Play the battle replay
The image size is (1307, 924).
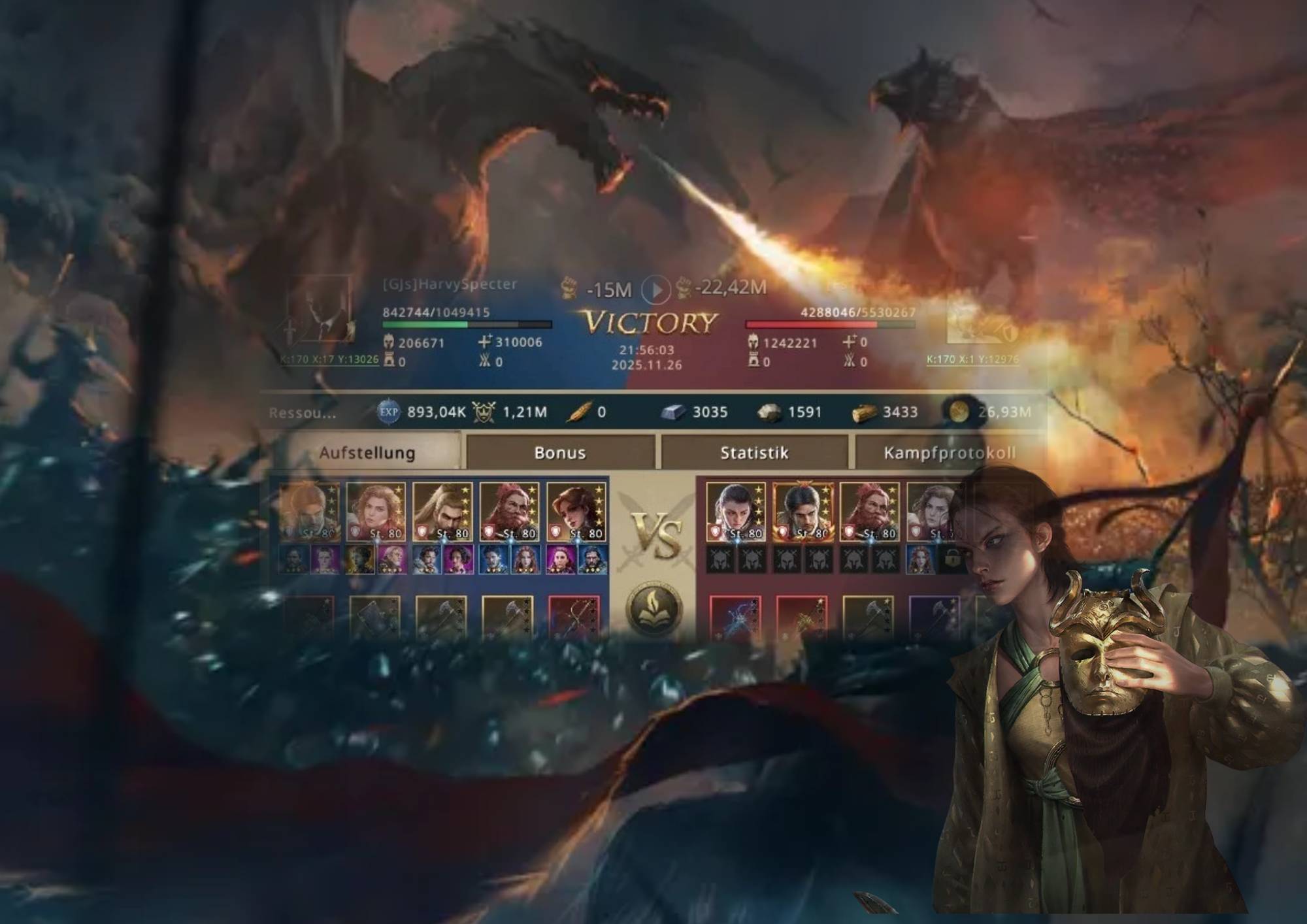coord(655,289)
